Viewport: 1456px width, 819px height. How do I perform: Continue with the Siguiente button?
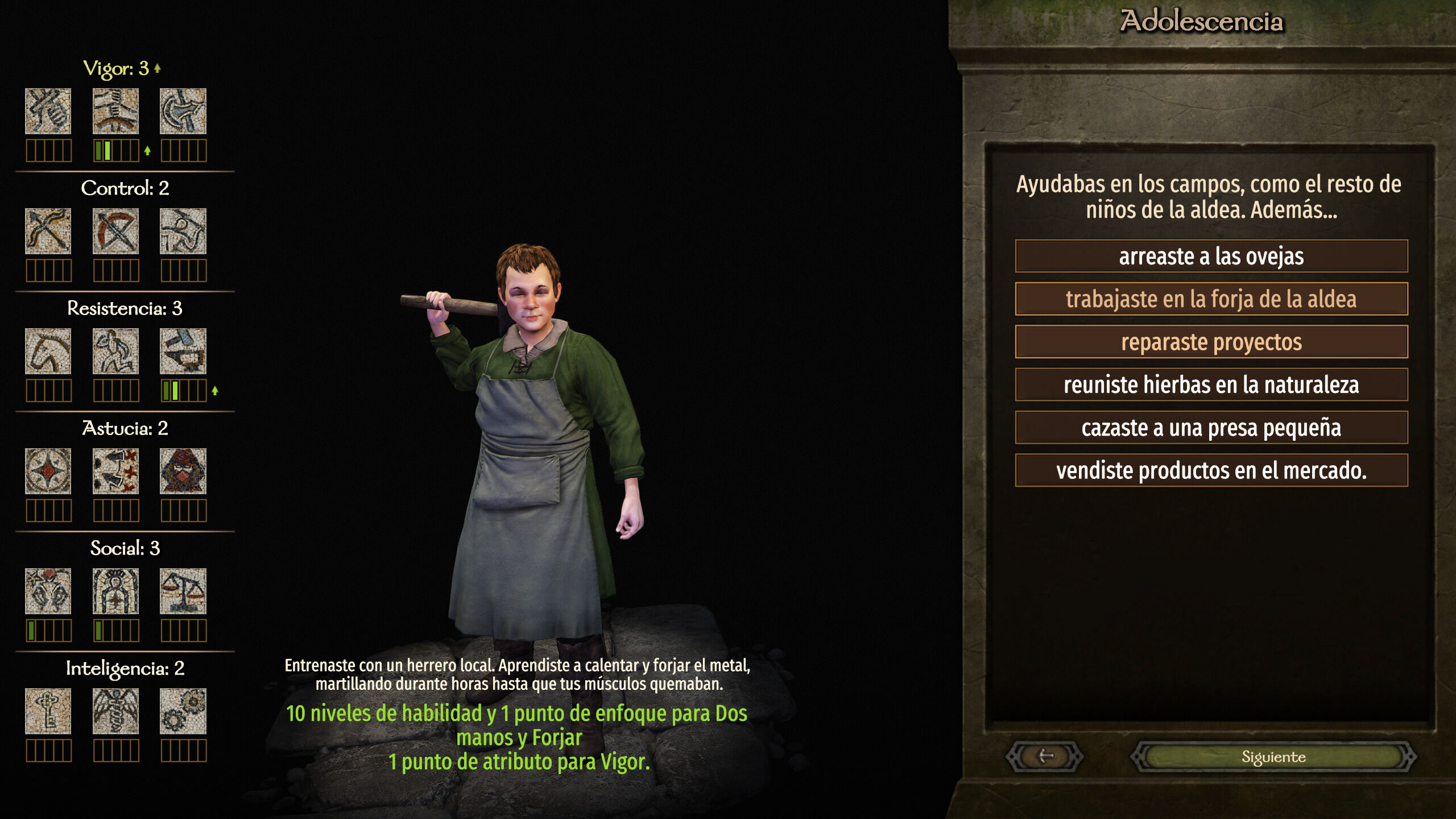(x=1273, y=757)
